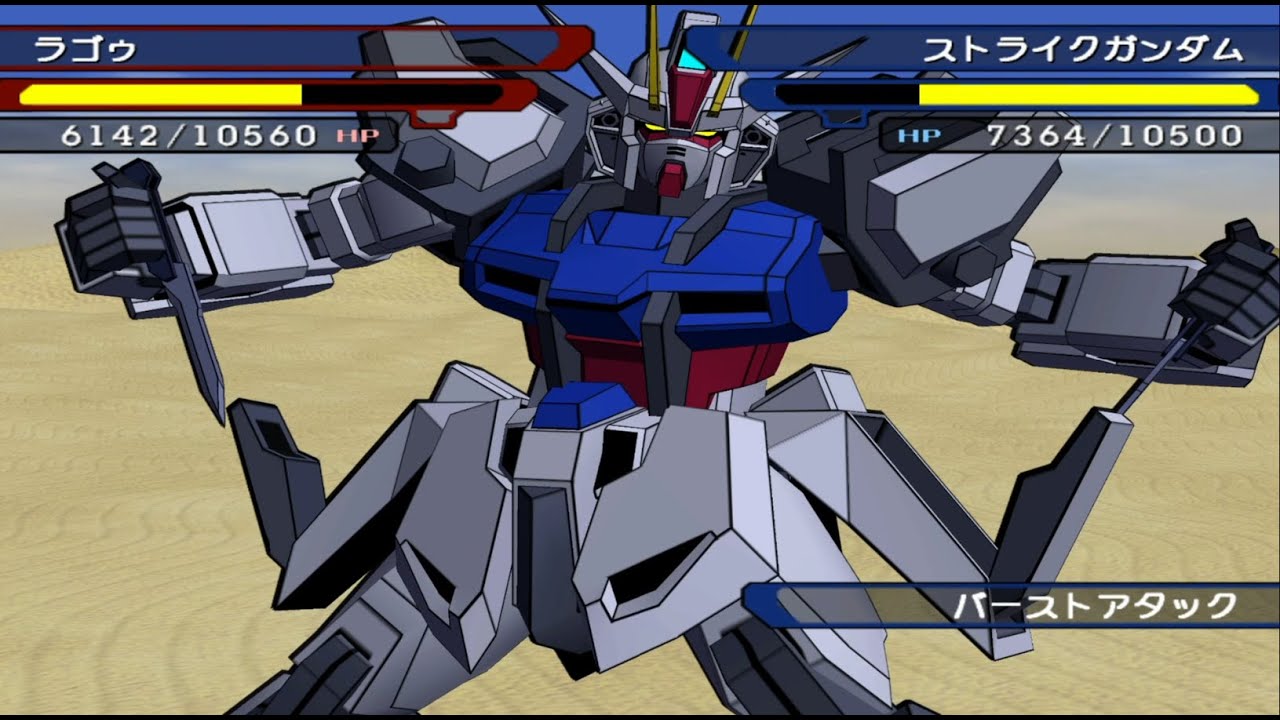This screenshot has width=1280, height=720.
Task: Expand the left enemy status panel
Action: [x=200, y=85]
